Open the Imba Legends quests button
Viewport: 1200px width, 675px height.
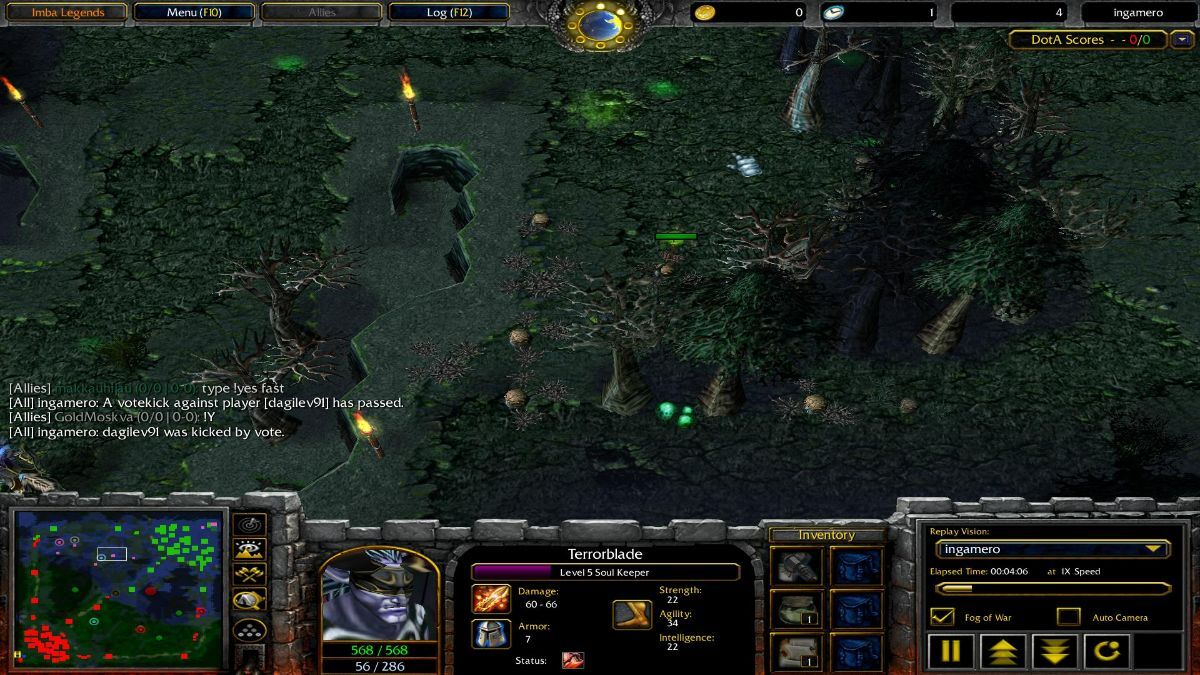pyautogui.click(x=65, y=13)
